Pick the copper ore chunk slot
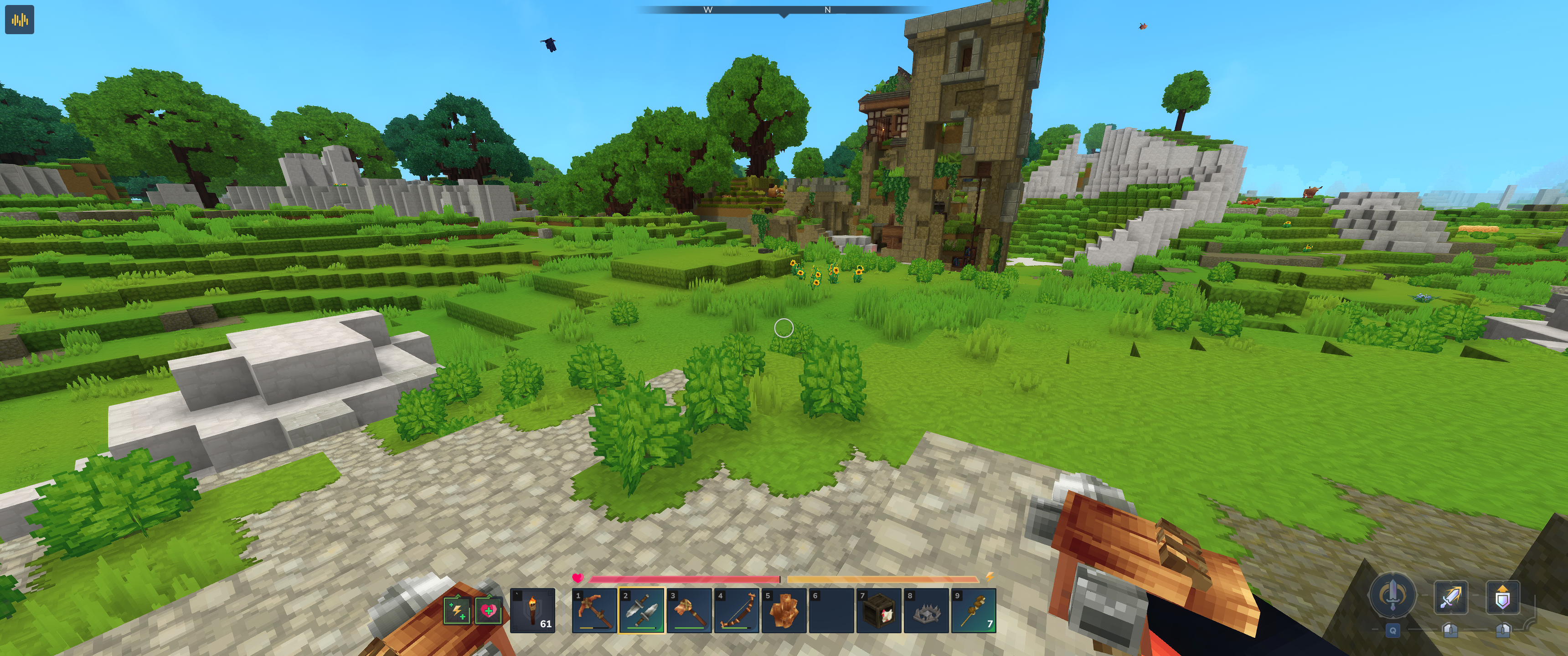1568x656 pixels. [x=784, y=610]
